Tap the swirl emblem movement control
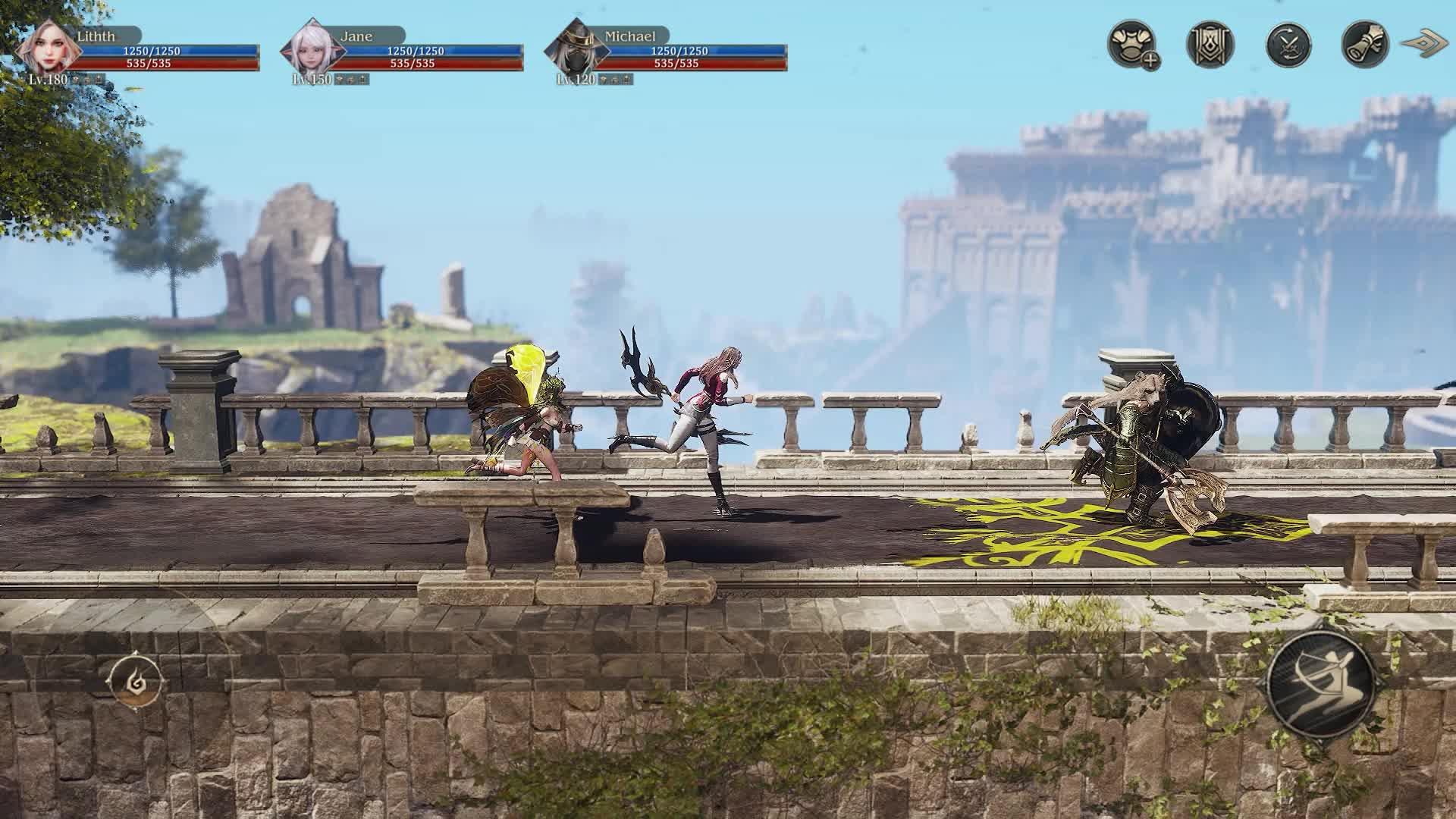The image size is (1456, 819). [136, 679]
